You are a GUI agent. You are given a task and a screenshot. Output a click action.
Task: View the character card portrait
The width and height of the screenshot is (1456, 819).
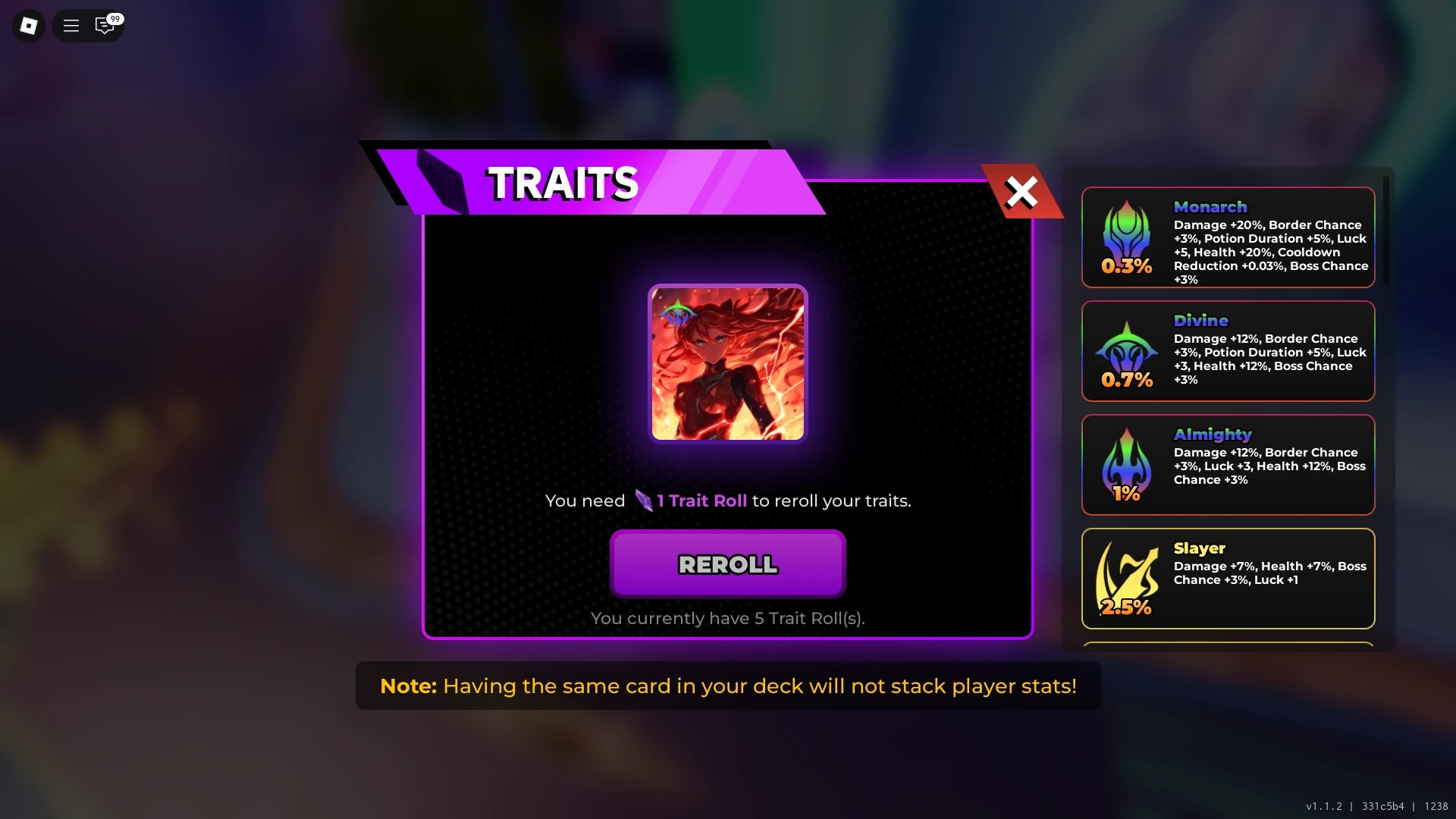click(727, 364)
